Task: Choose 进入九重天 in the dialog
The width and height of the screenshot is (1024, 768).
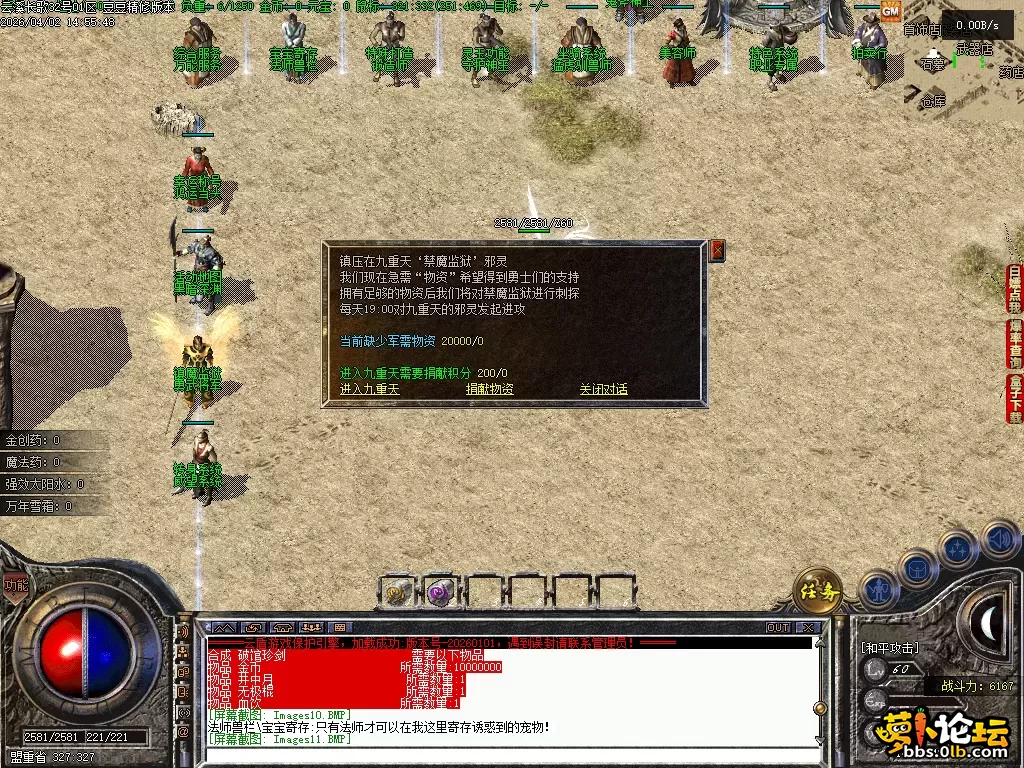Action: pos(369,389)
